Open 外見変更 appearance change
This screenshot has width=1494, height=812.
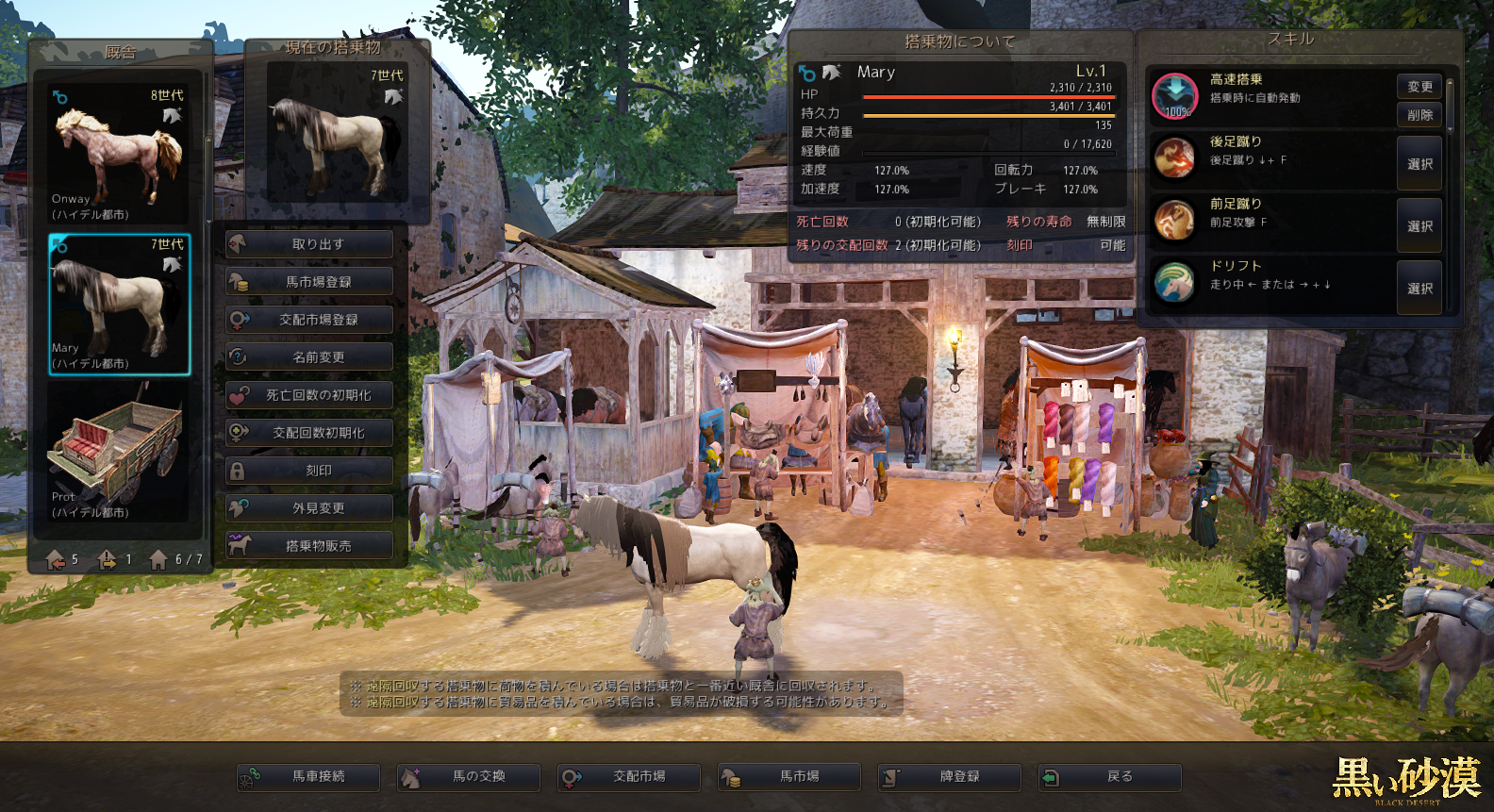coord(308,508)
